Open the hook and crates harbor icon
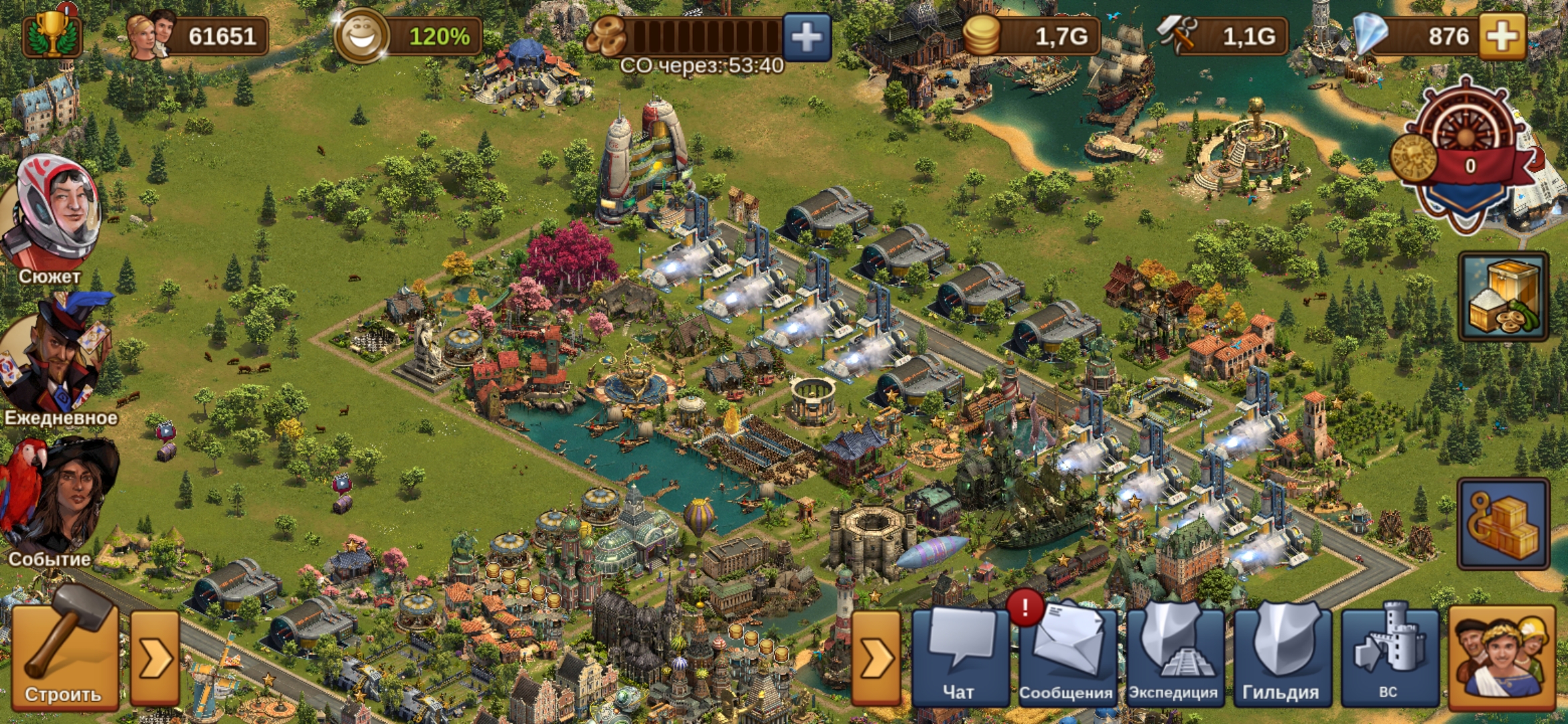 [x=1504, y=524]
